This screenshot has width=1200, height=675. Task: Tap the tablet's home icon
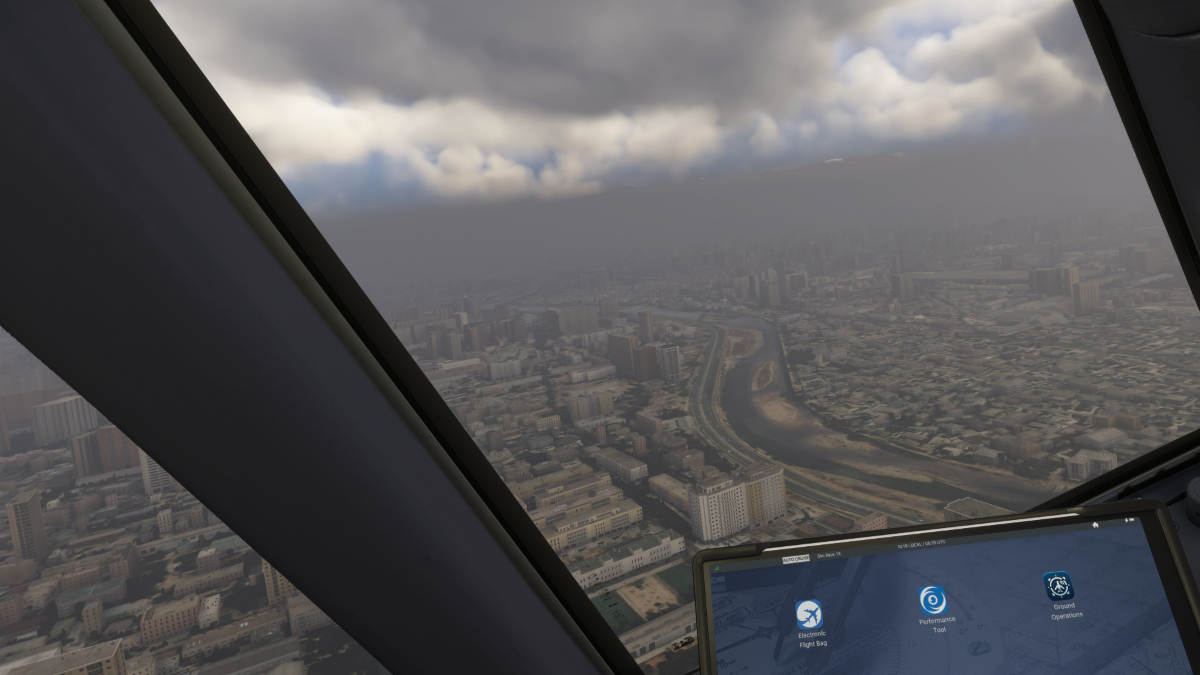coord(1096,524)
